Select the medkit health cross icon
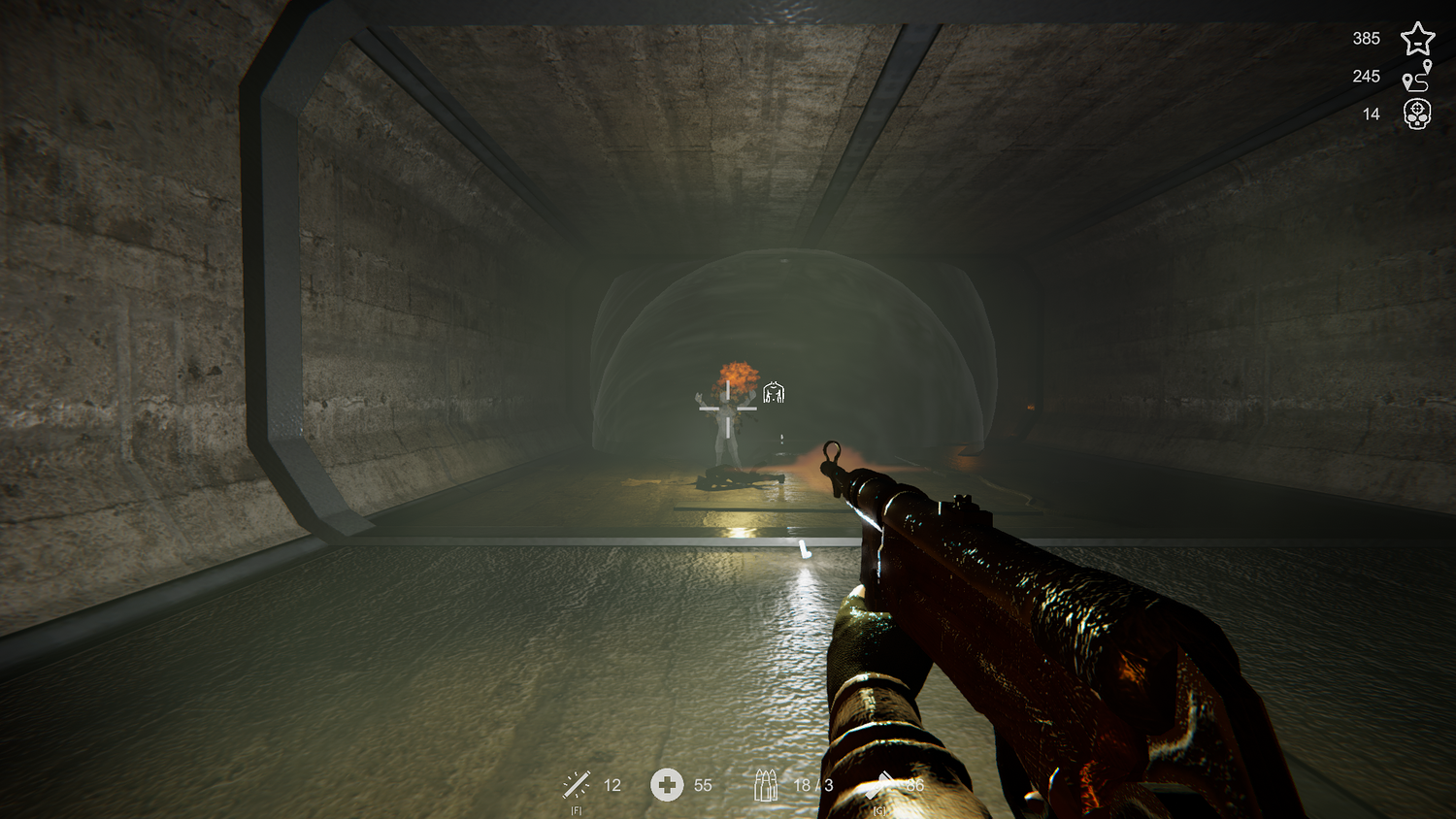The width and height of the screenshot is (1456, 819). click(x=667, y=784)
